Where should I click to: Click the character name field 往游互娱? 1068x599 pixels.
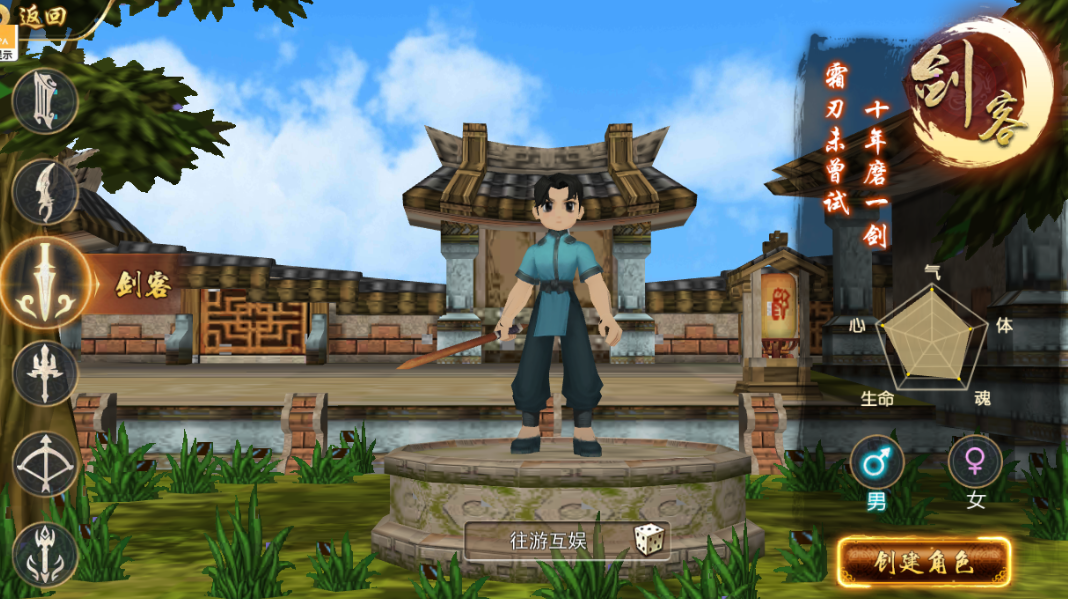click(x=548, y=541)
